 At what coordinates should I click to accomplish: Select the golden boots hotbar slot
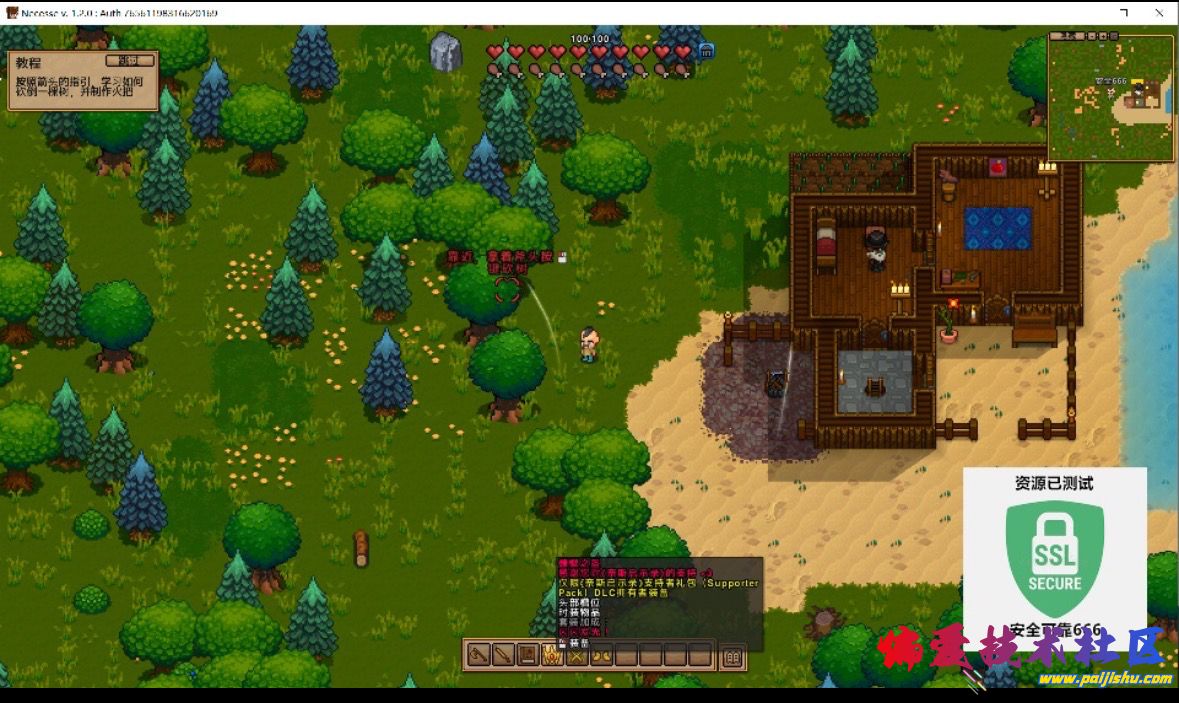click(601, 656)
